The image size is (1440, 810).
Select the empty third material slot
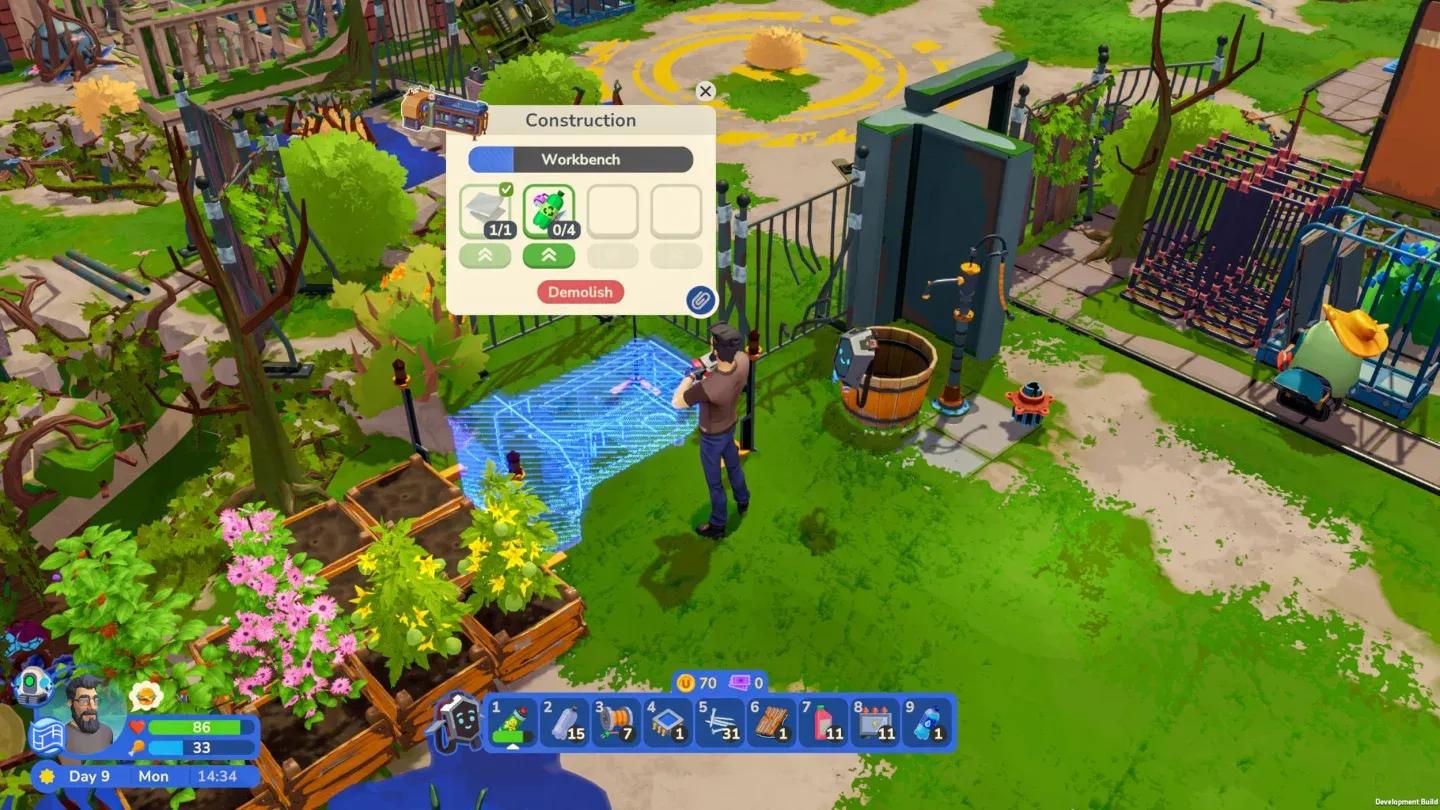click(611, 210)
